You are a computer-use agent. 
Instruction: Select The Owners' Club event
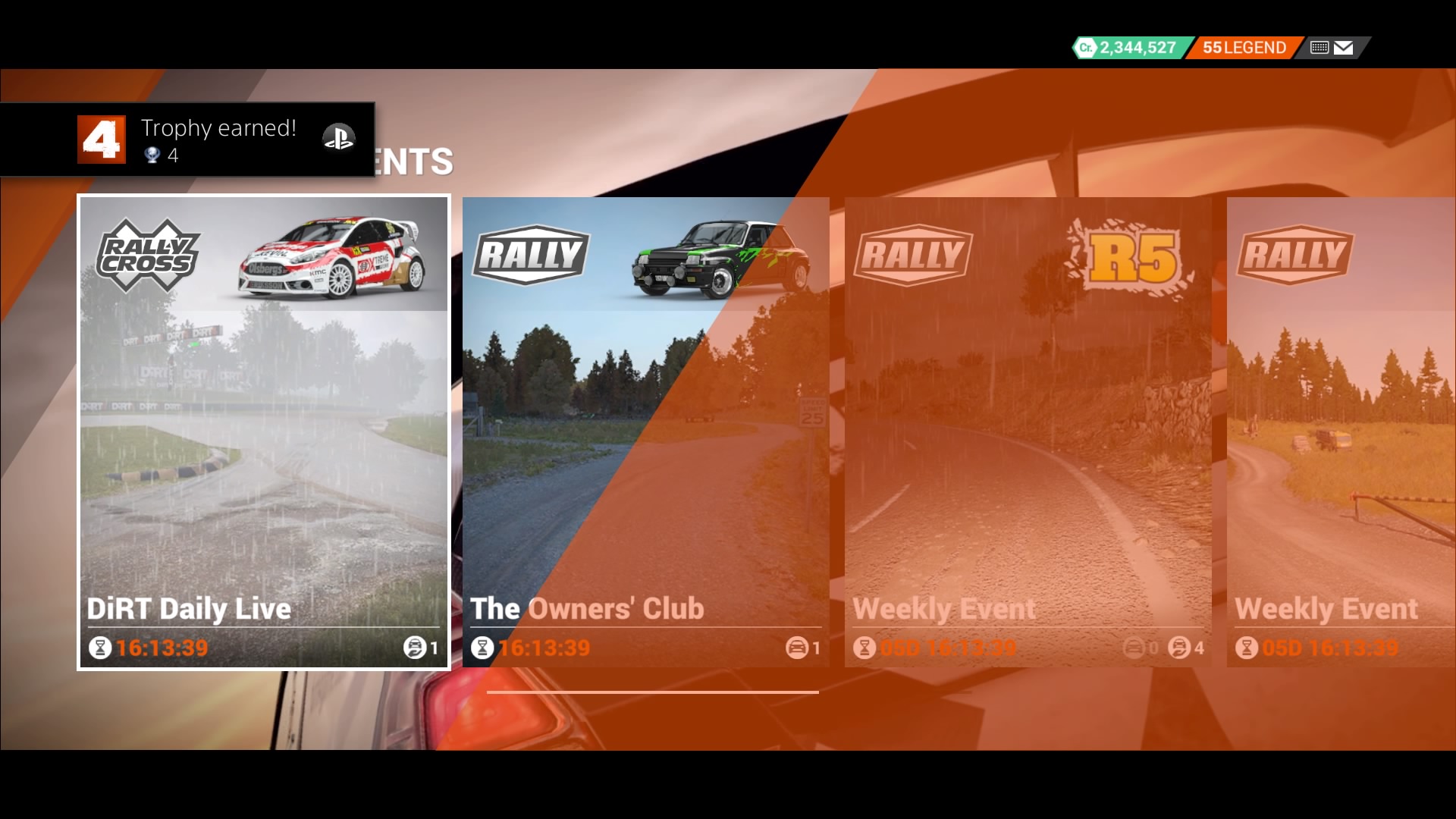pos(646,432)
